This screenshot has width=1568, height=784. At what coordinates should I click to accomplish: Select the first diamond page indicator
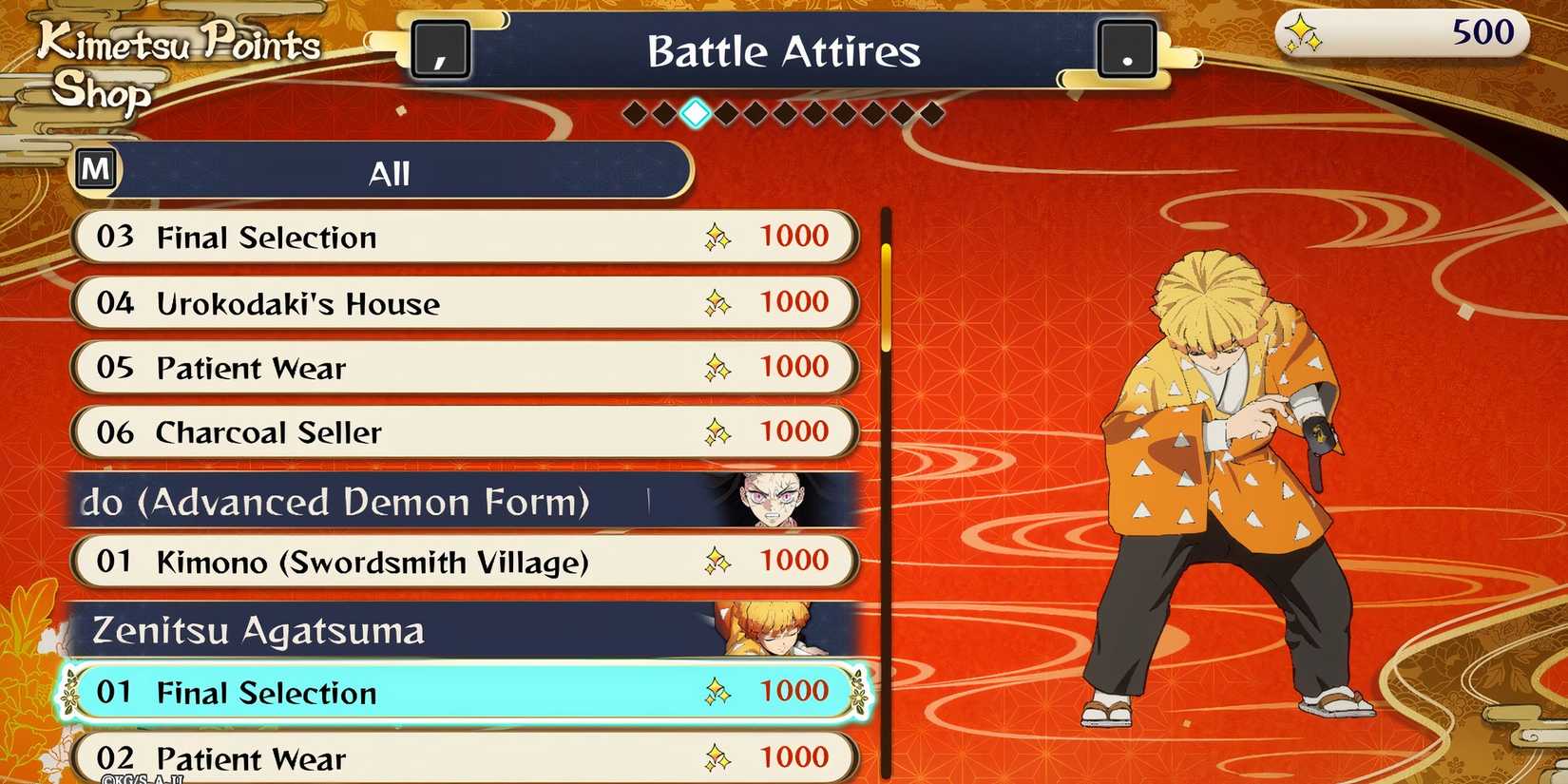[x=634, y=112]
